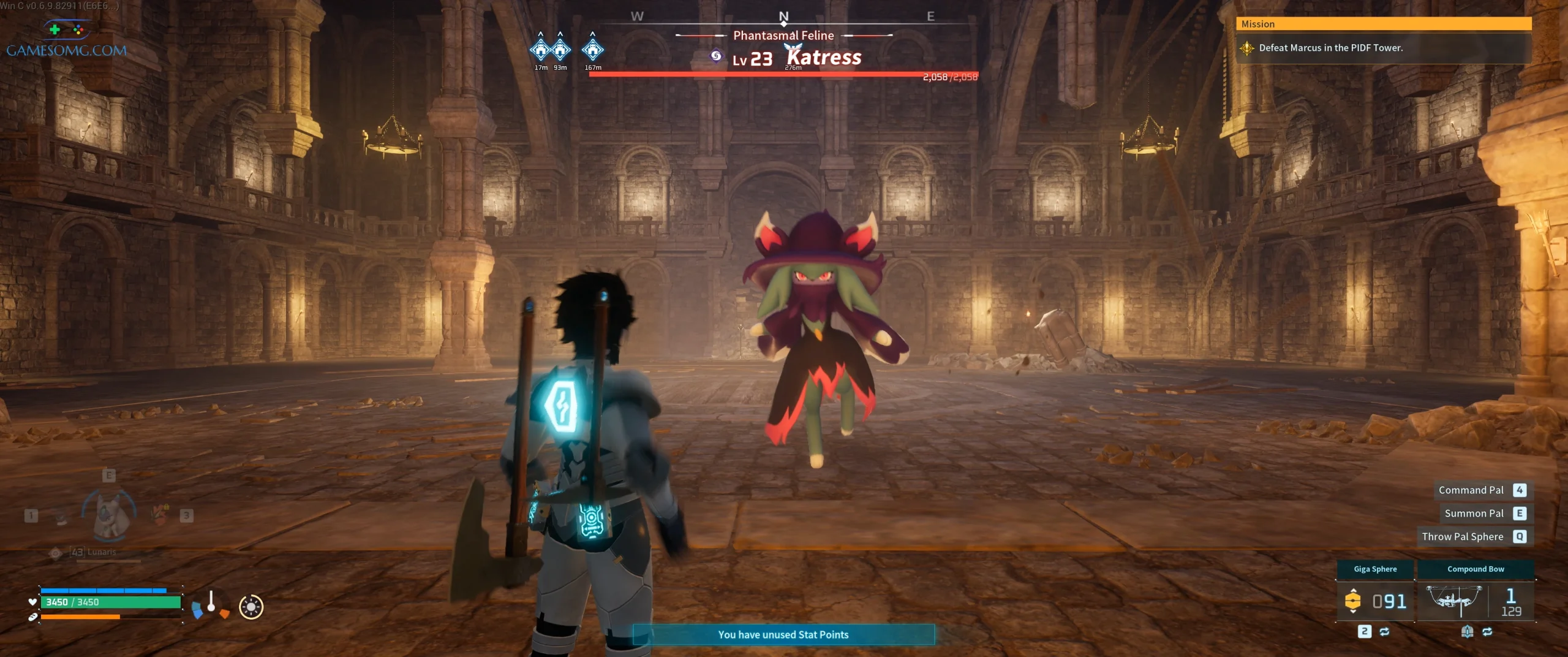Click the heart icon beside the health bar
The image size is (1568, 657).
pyautogui.click(x=32, y=601)
